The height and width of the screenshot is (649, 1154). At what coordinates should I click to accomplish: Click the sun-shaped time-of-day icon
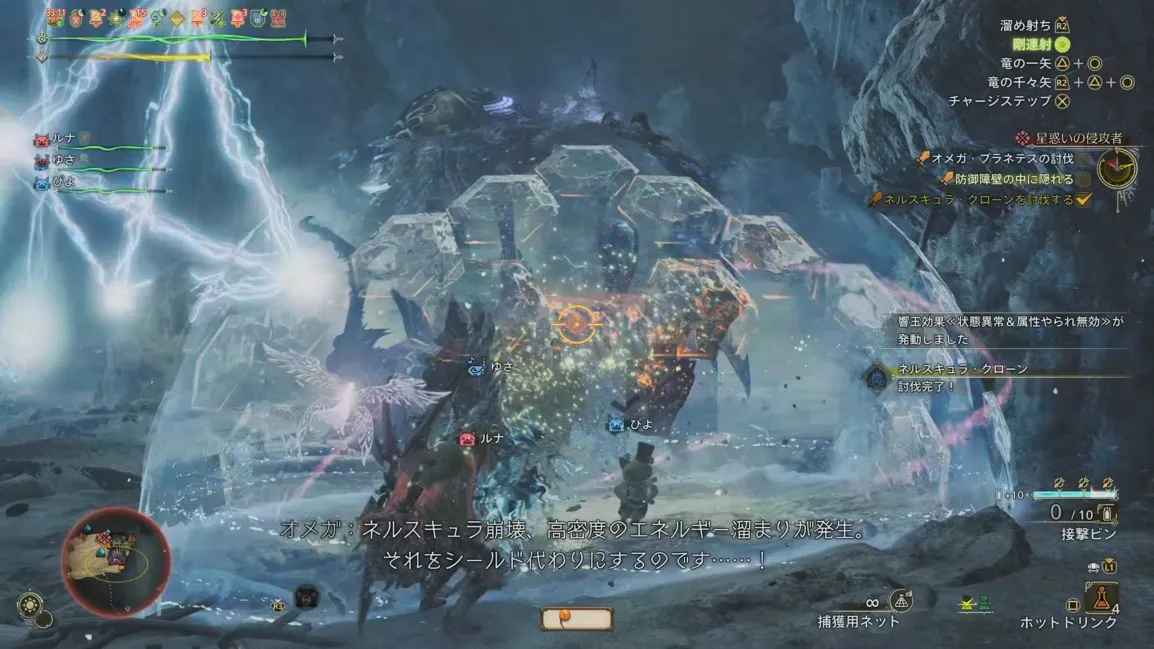pos(30,606)
